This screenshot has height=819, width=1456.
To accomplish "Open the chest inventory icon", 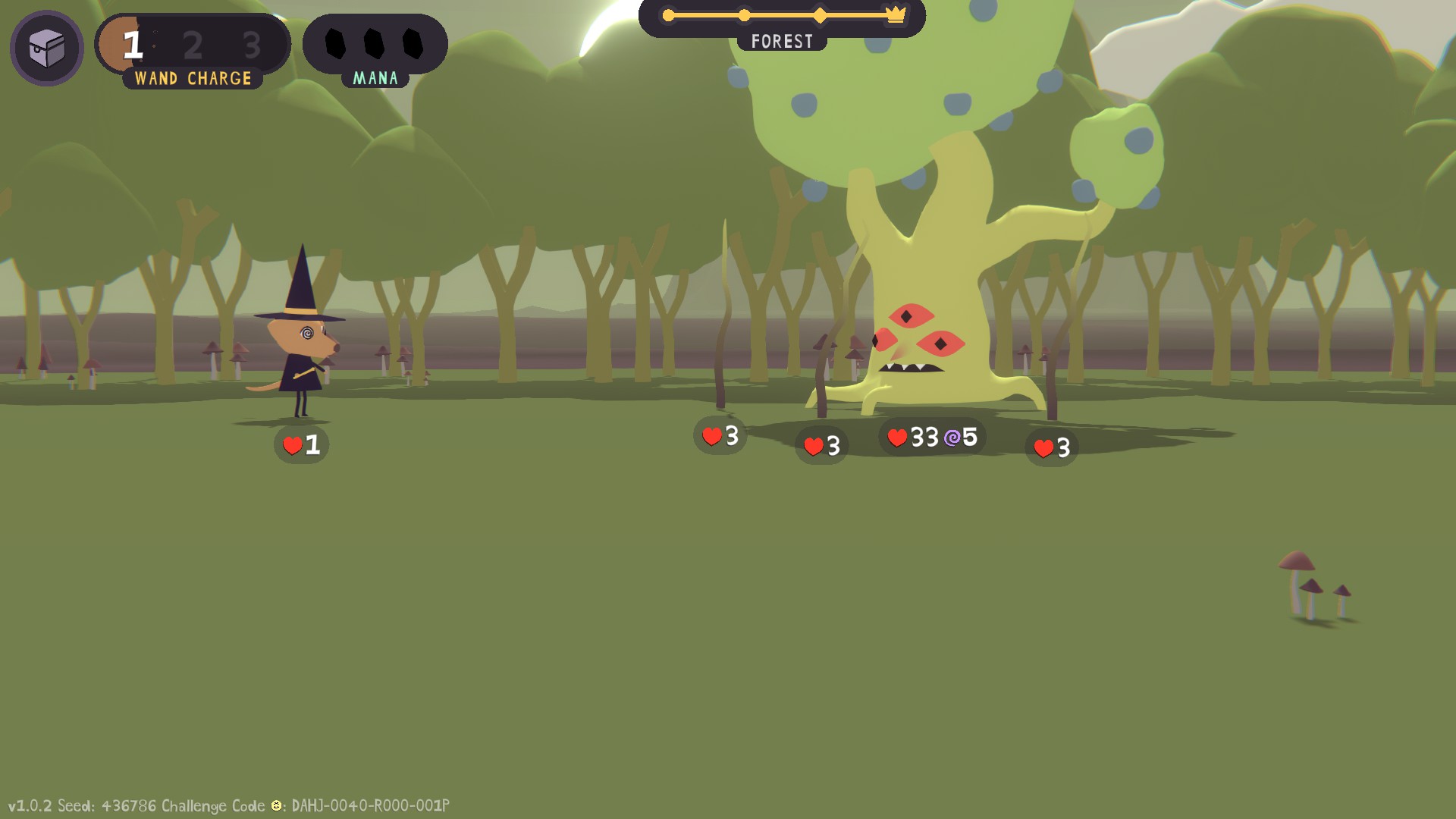I will pos(46,49).
